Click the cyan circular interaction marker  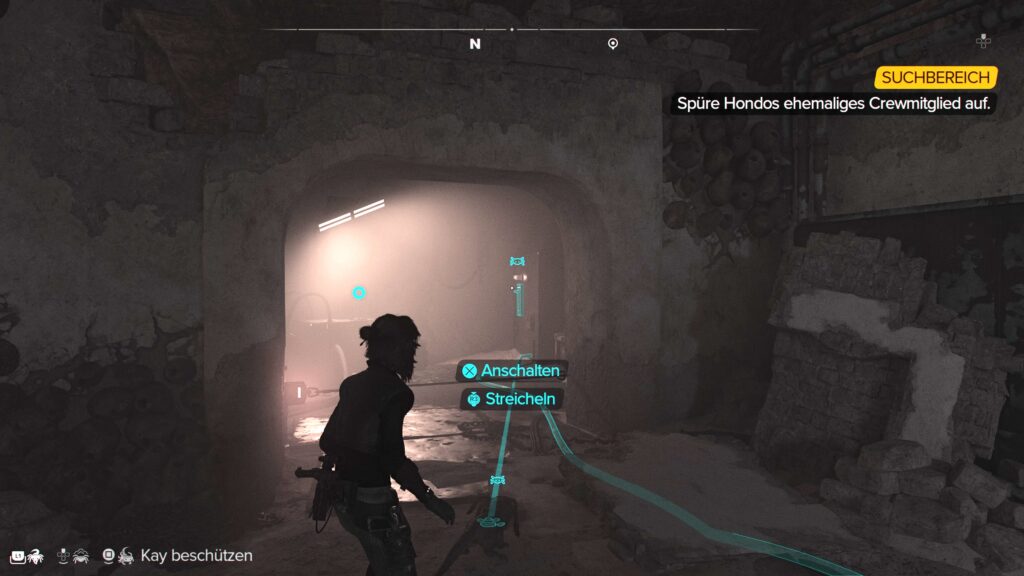(x=359, y=293)
